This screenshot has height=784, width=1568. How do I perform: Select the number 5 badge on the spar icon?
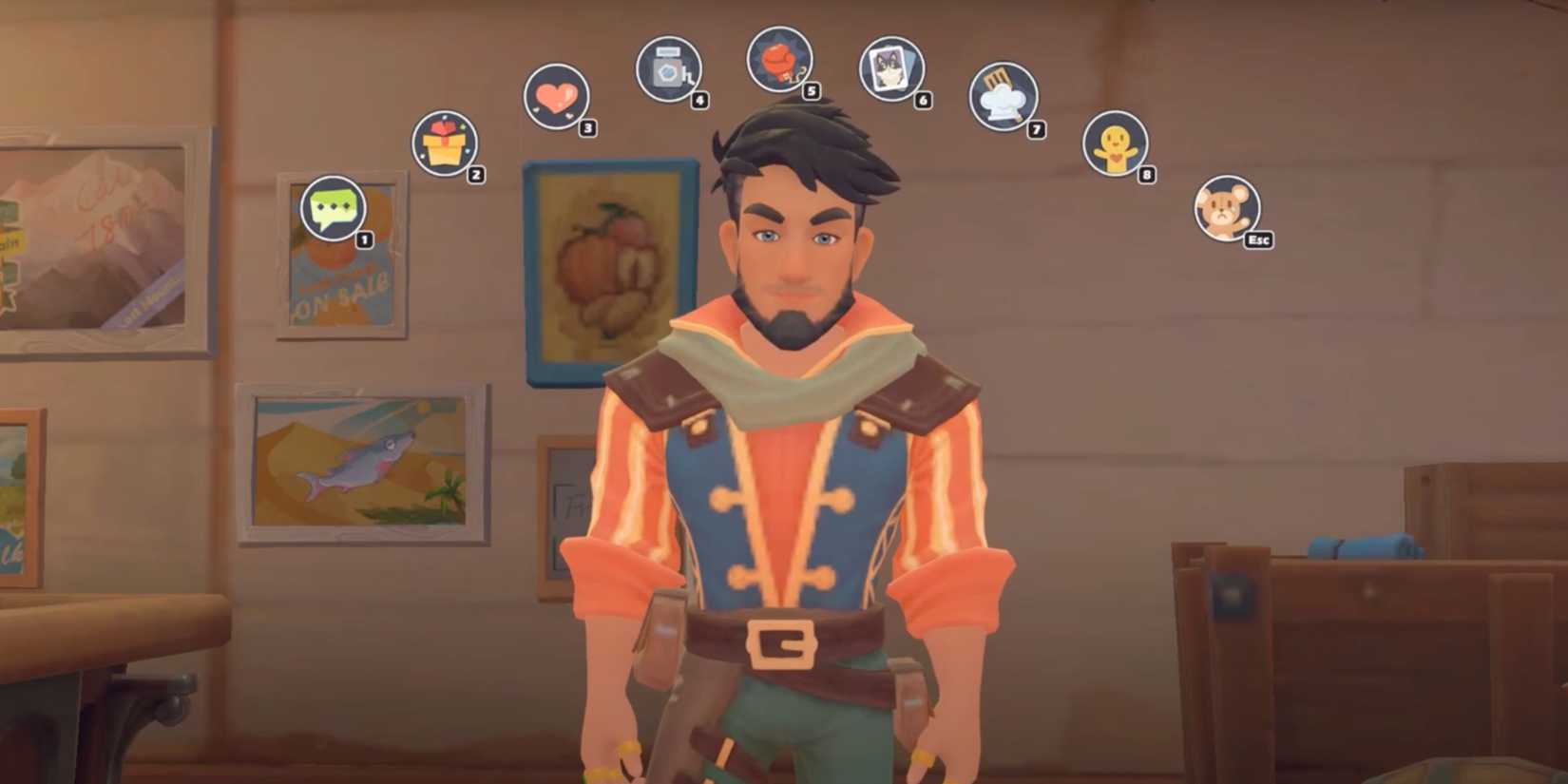pos(811,92)
